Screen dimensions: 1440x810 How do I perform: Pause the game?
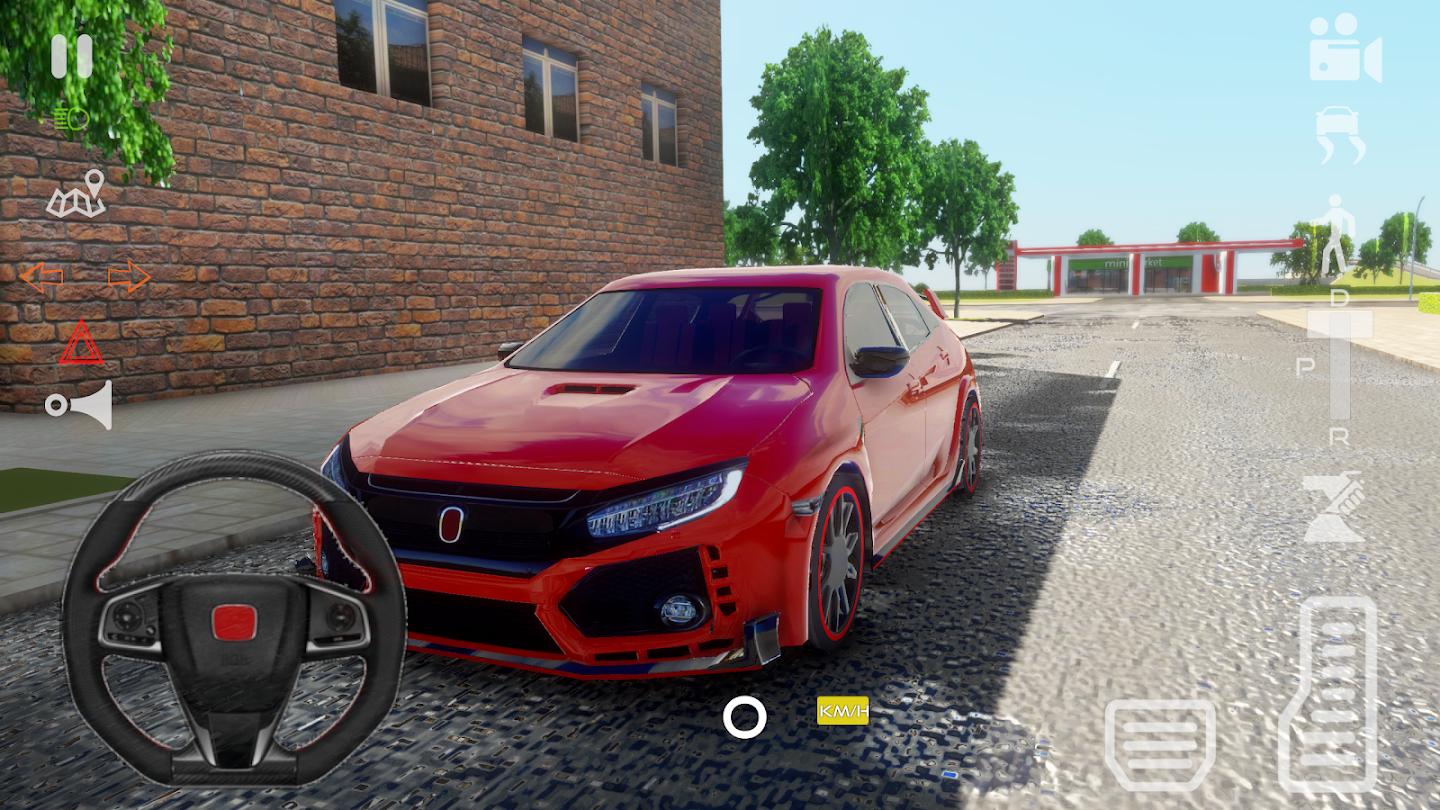point(71,56)
